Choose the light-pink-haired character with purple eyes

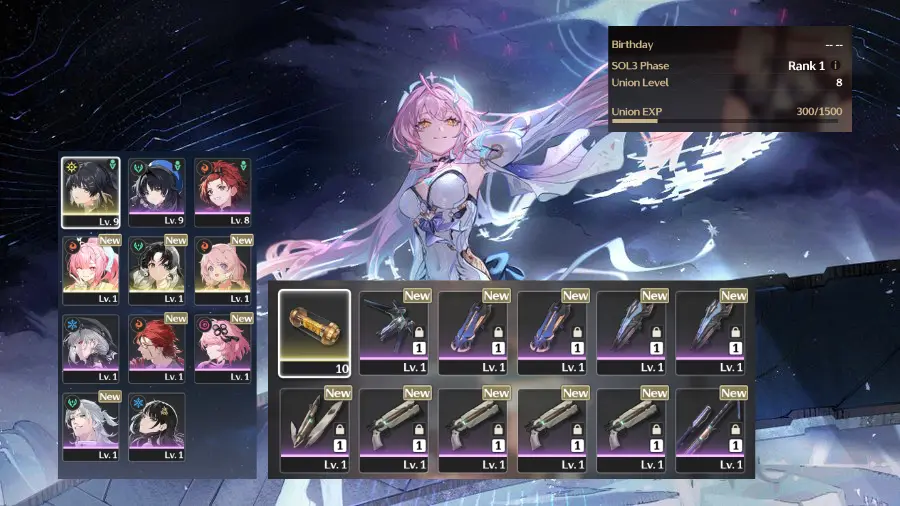click(x=222, y=269)
